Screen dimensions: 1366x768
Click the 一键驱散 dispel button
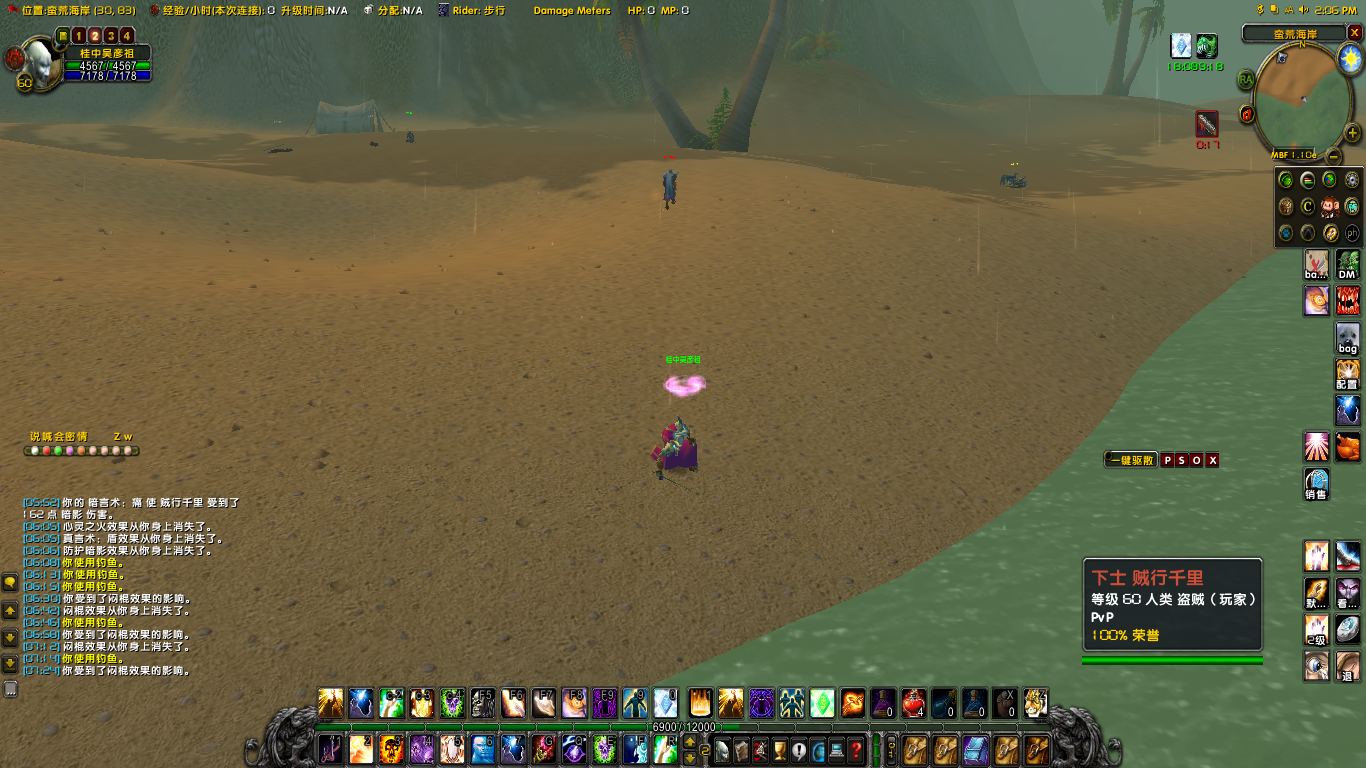pos(1131,460)
